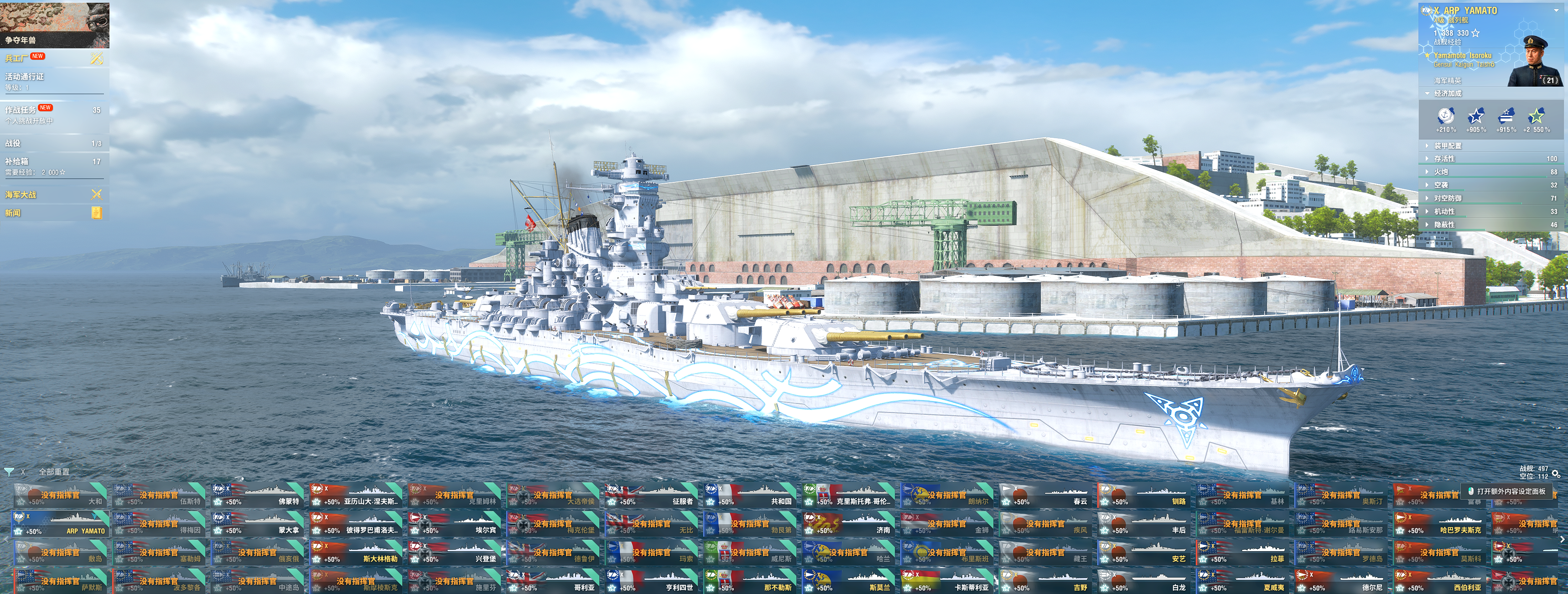The height and width of the screenshot is (594, 1568).
Task: Click 全部重置 to reset all filters
Action: (x=54, y=472)
